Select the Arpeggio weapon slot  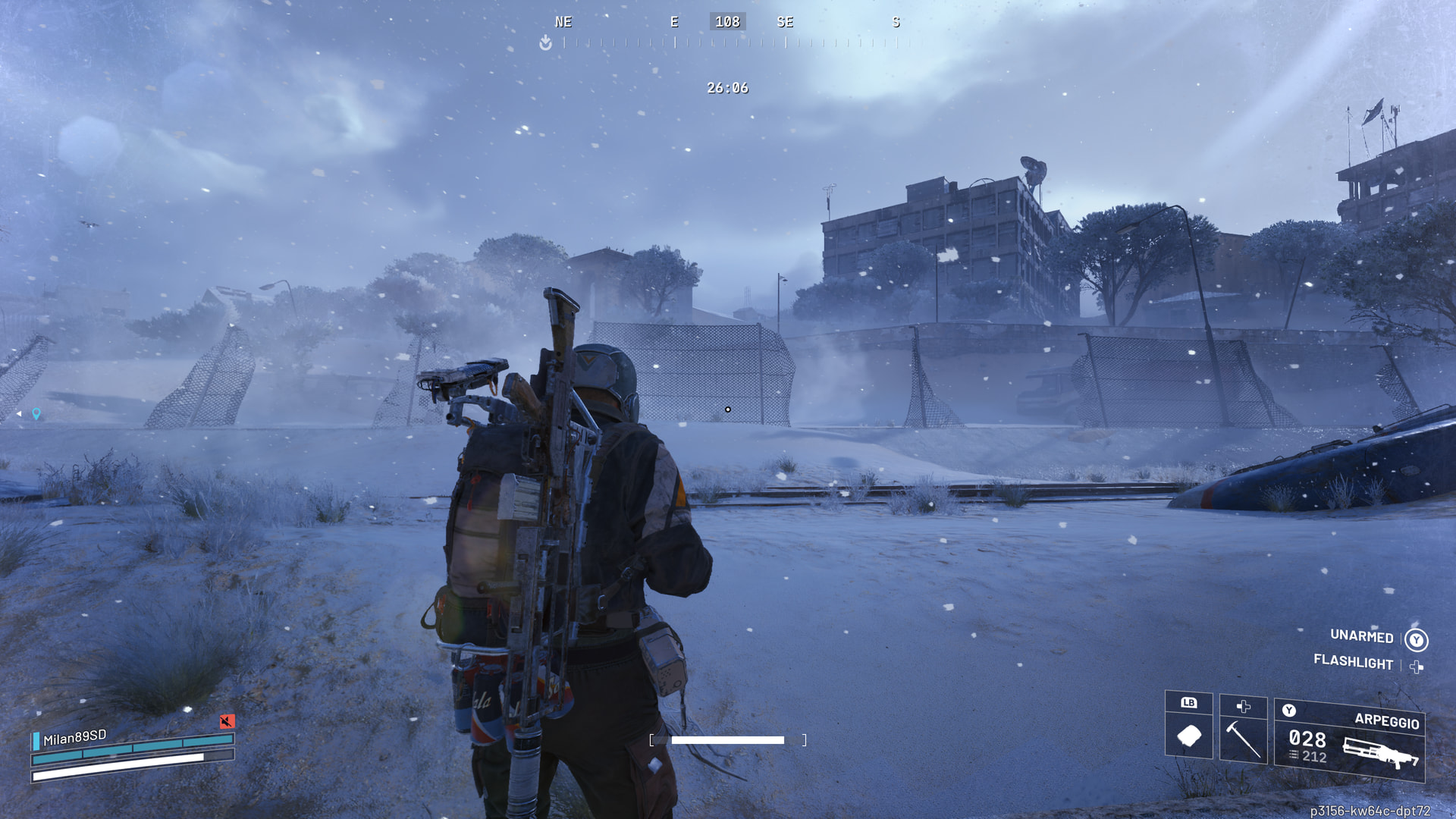click(x=1349, y=741)
